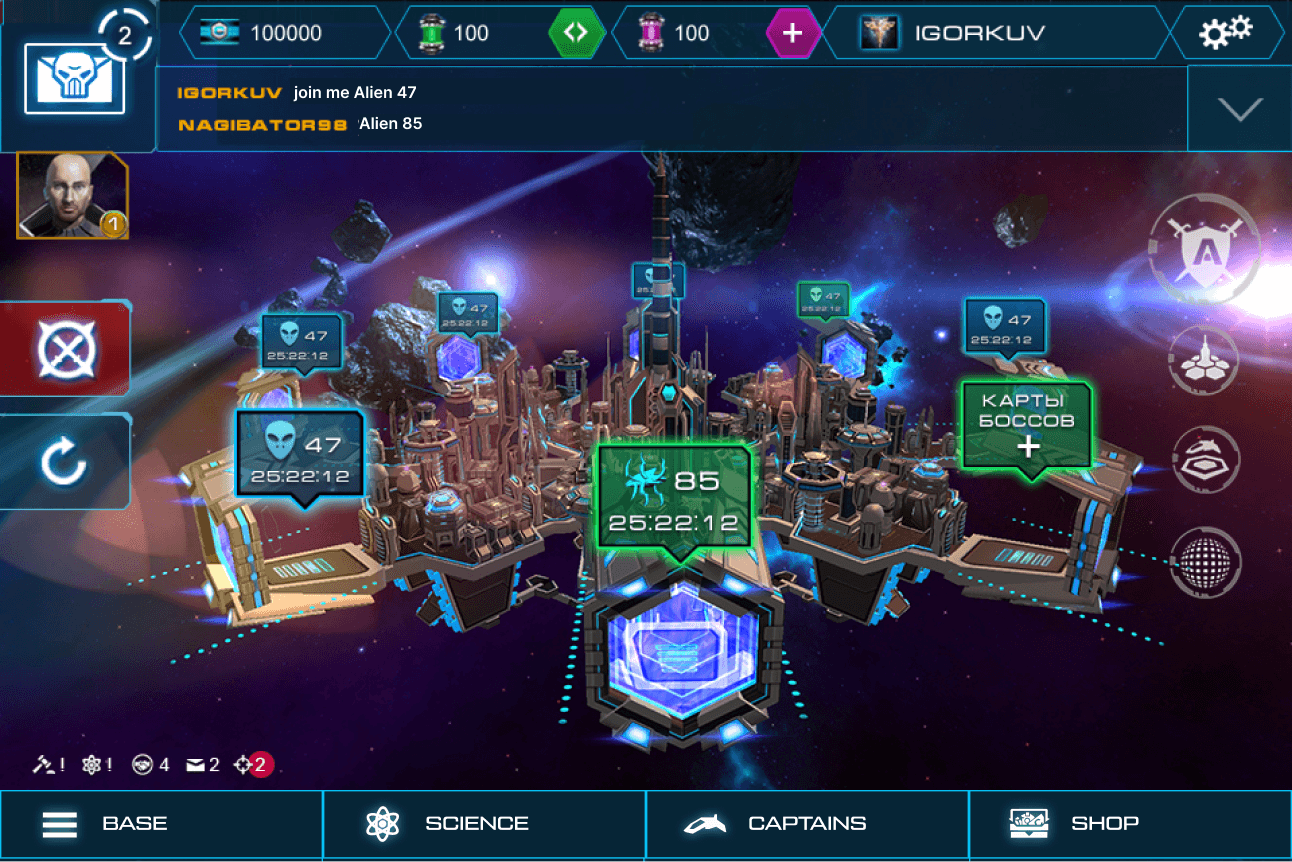
Task: Click the green exchange arrows button
Action: (x=576, y=33)
